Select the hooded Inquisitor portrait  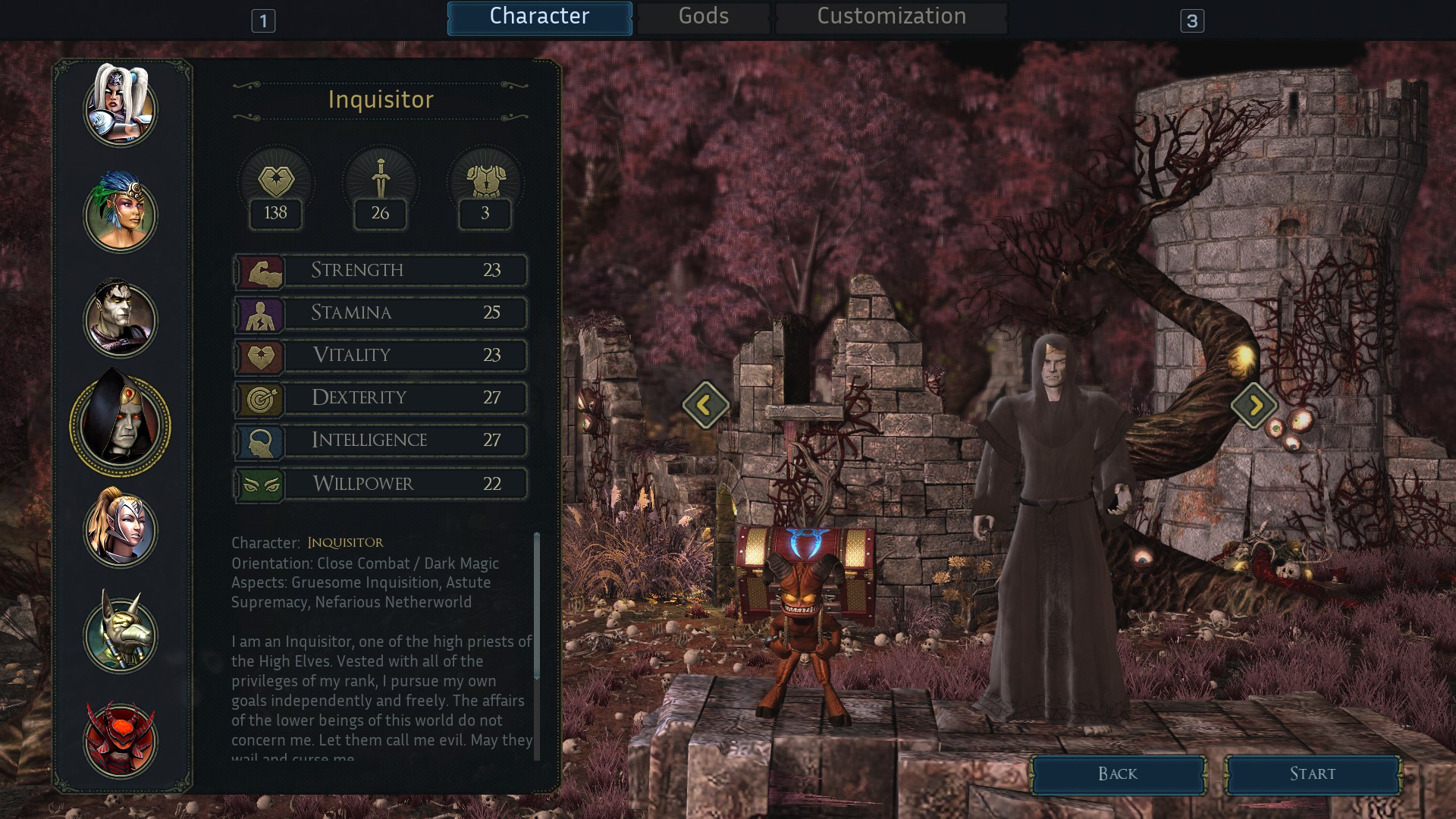tap(121, 425)
